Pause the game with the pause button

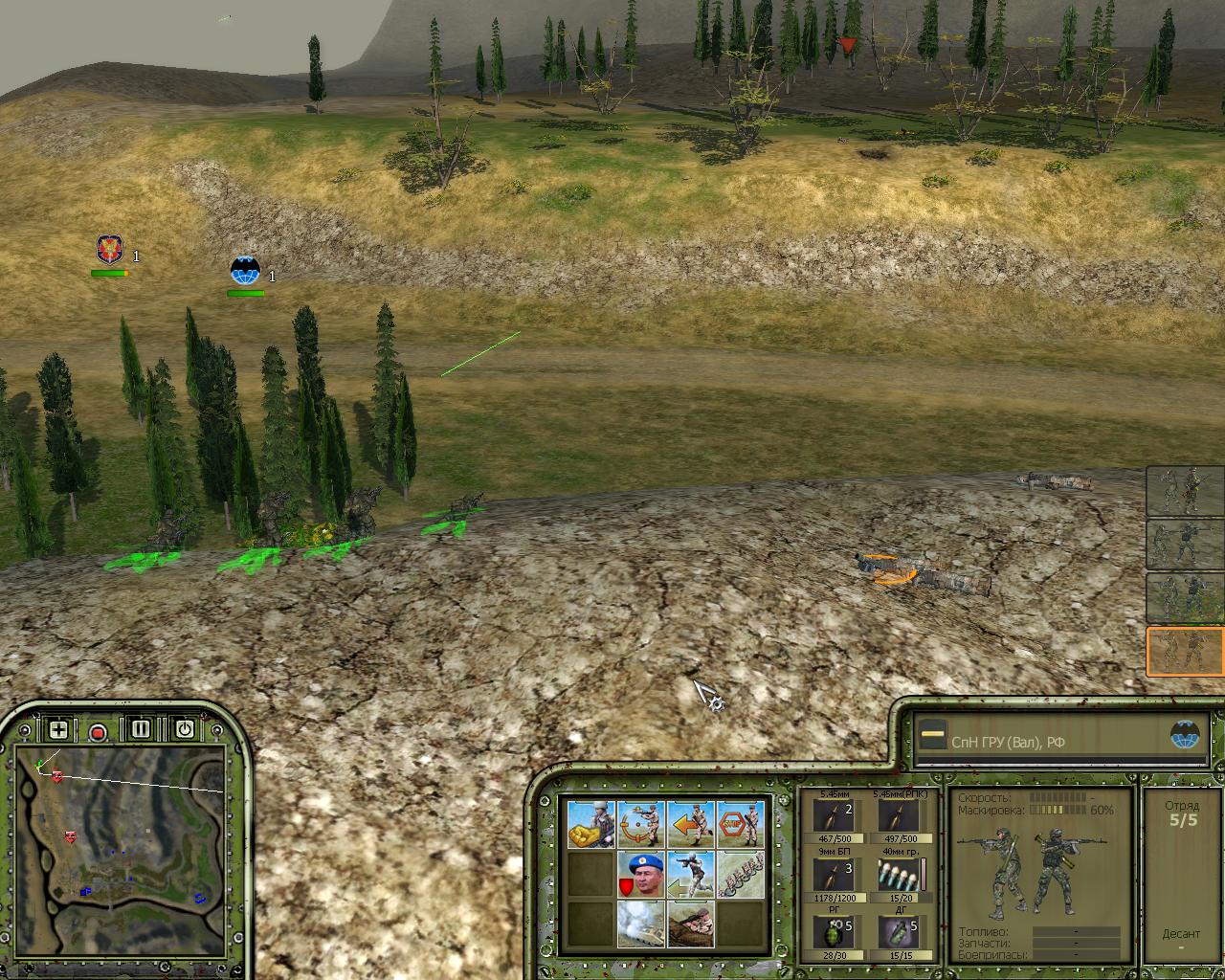141,729
